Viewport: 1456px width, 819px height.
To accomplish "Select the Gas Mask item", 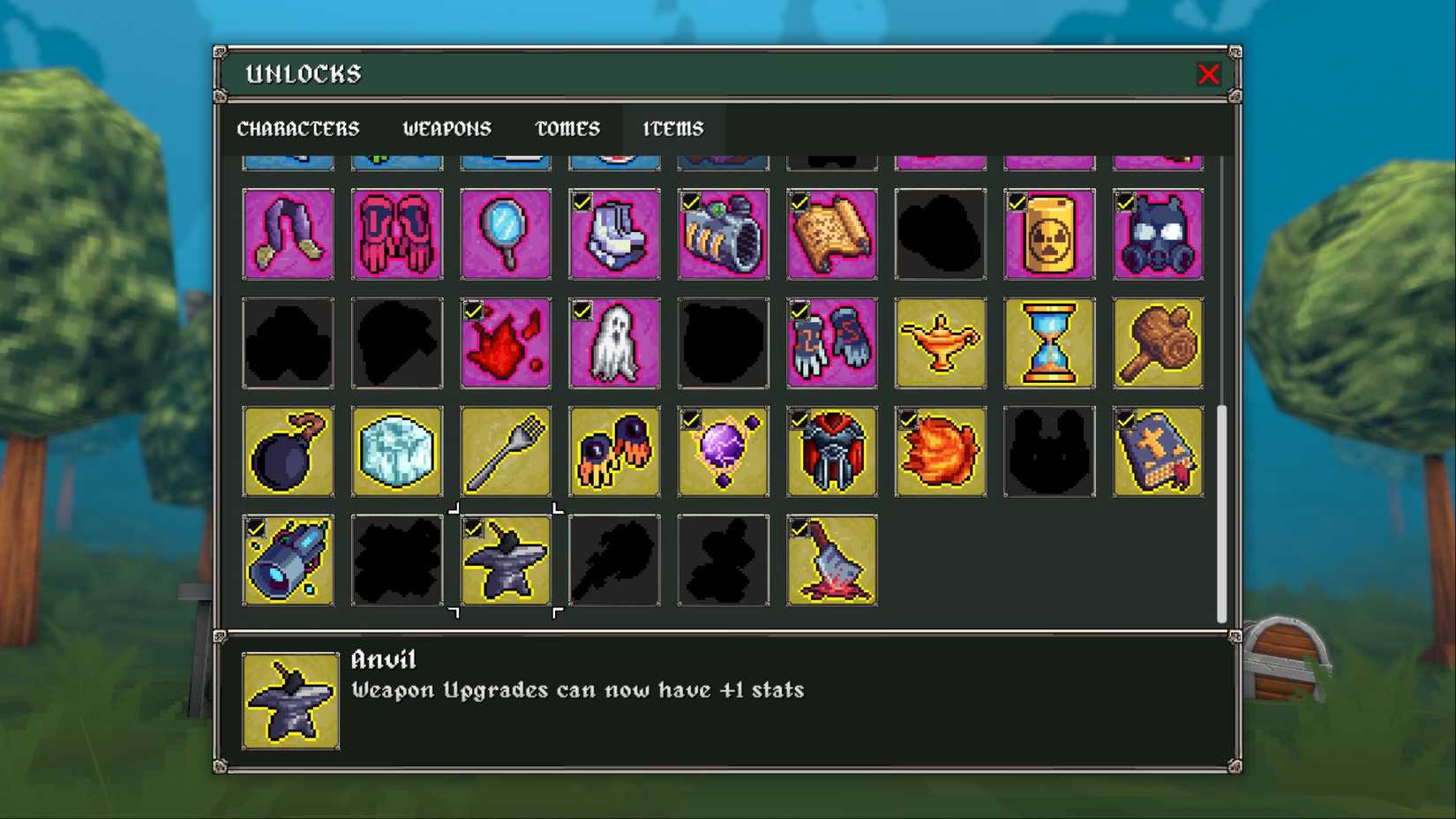I will 1158,234.
